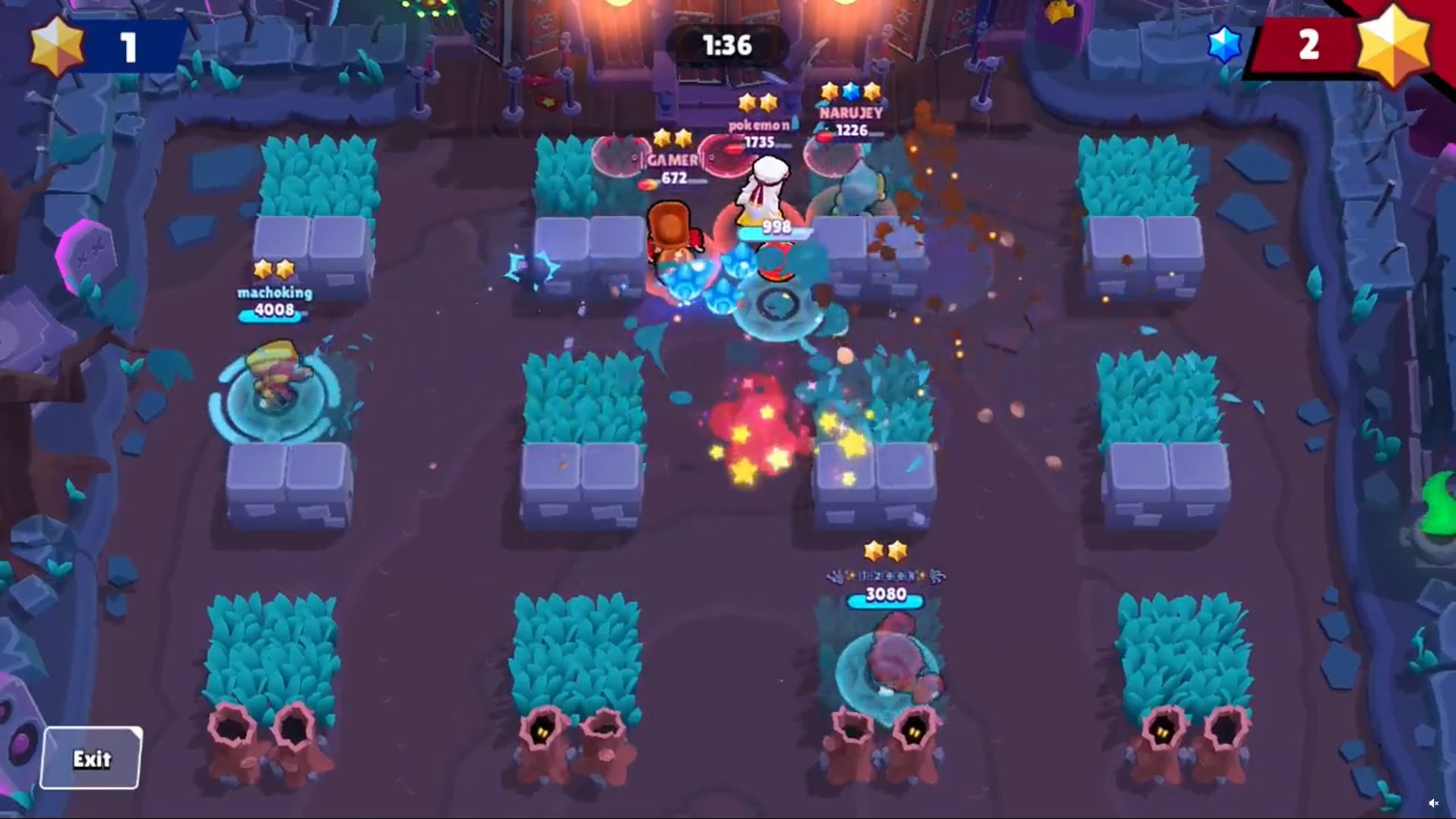Click the blue star over NARUJEY's name
This screenshot has width=1456, height=819.
pos(850,92)
